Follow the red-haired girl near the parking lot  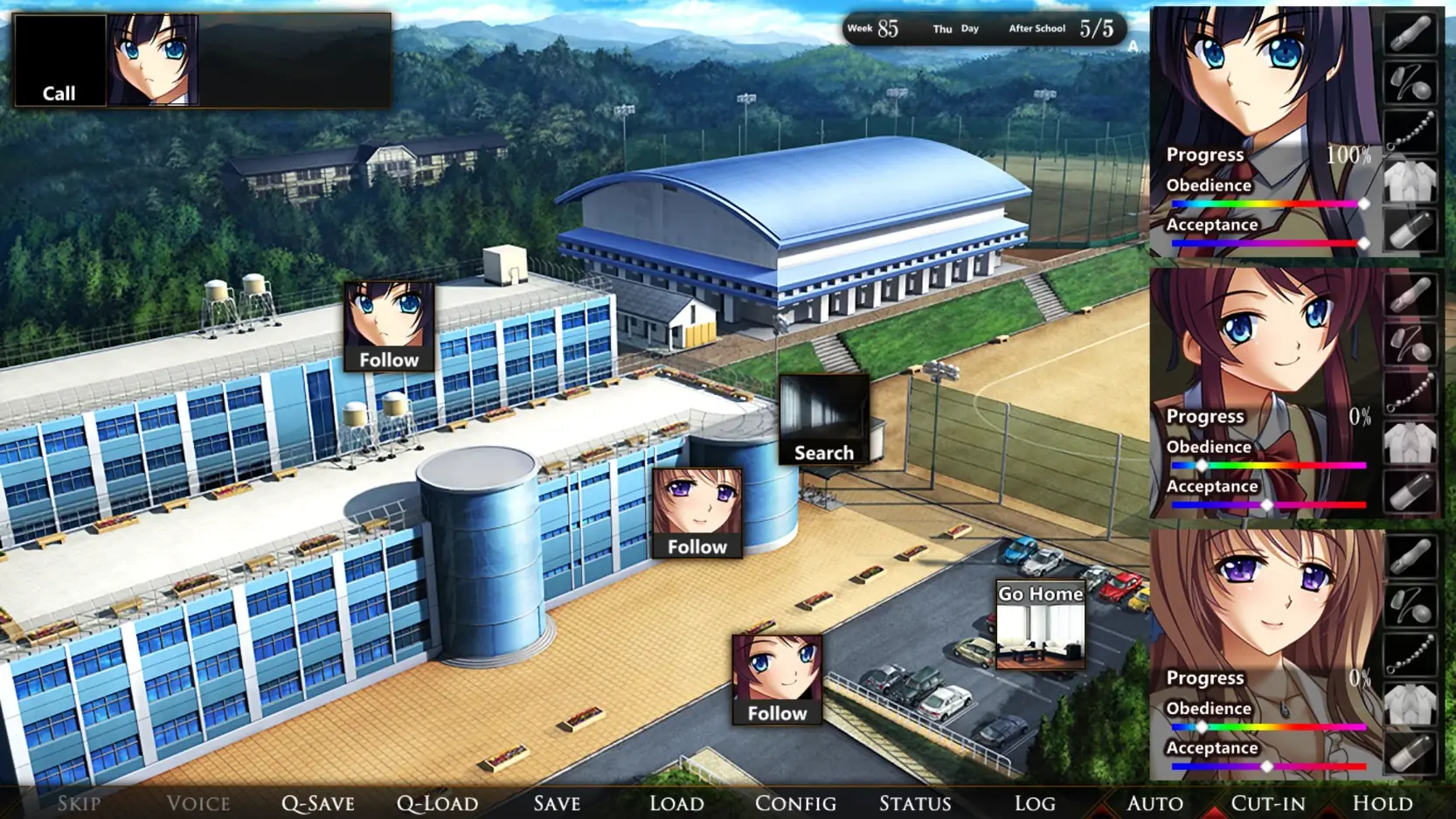click(777, 680)
